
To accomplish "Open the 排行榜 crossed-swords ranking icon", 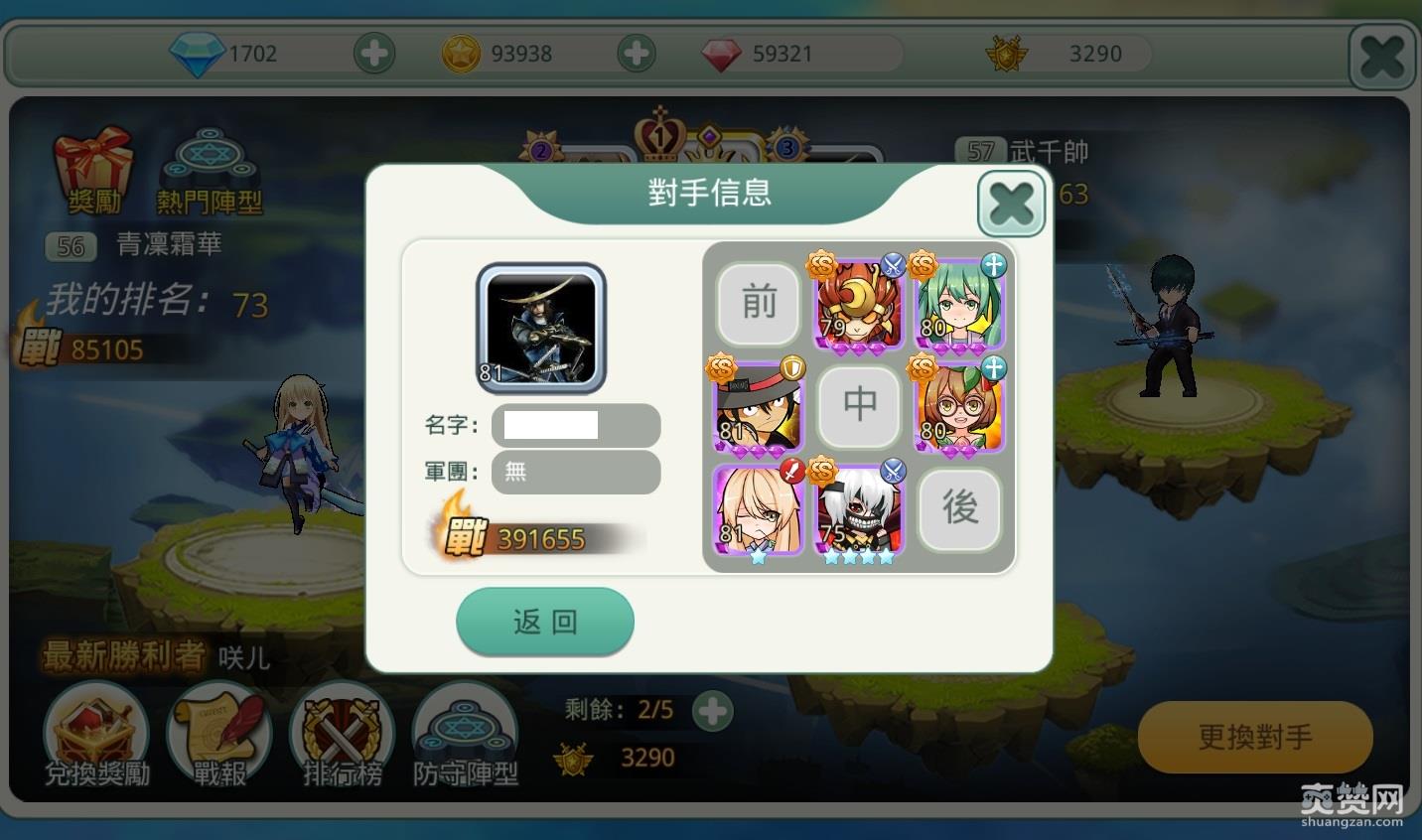I will point(342,735).
